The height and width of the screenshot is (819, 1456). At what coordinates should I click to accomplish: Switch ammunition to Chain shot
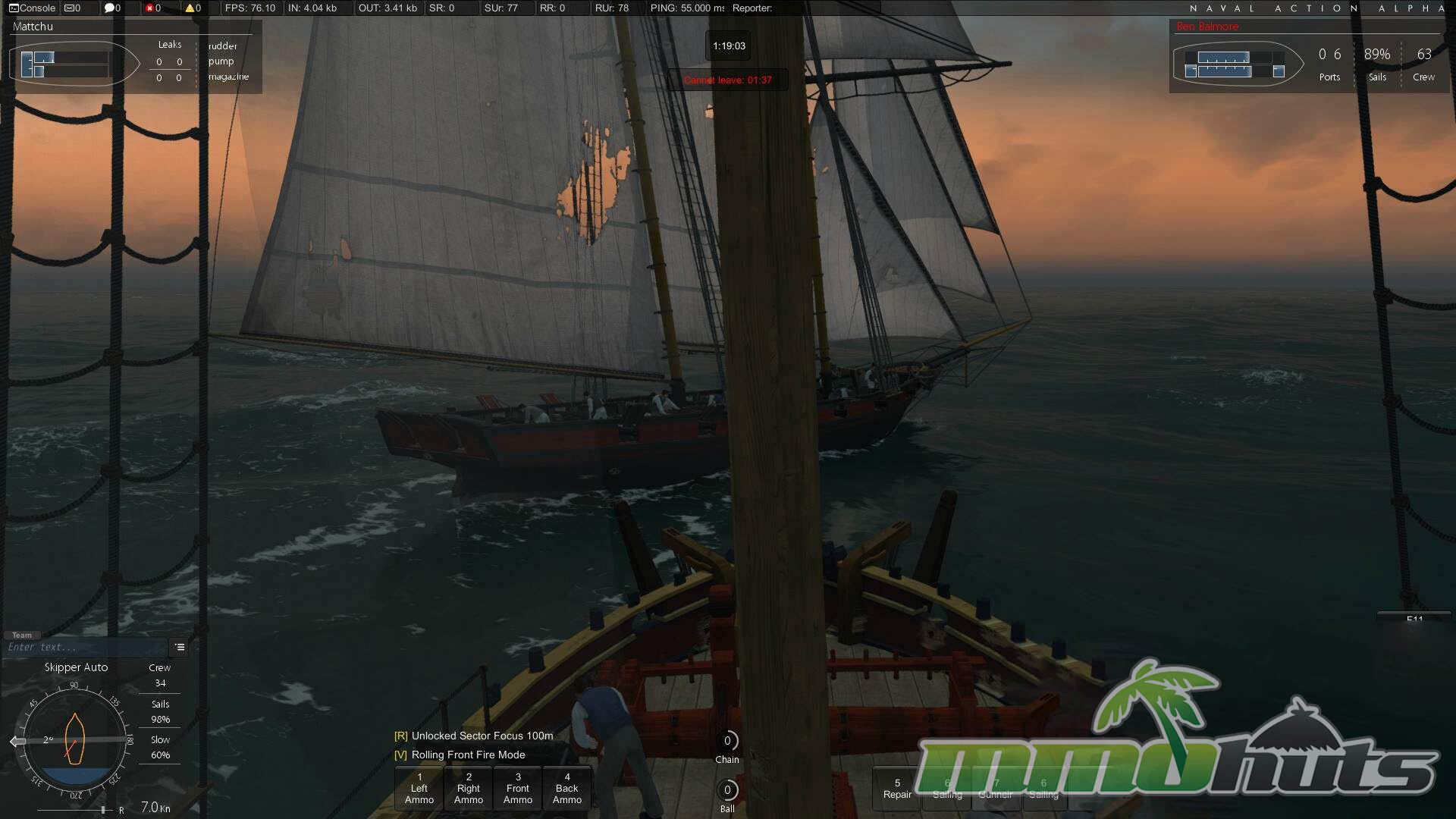[727, 742]
